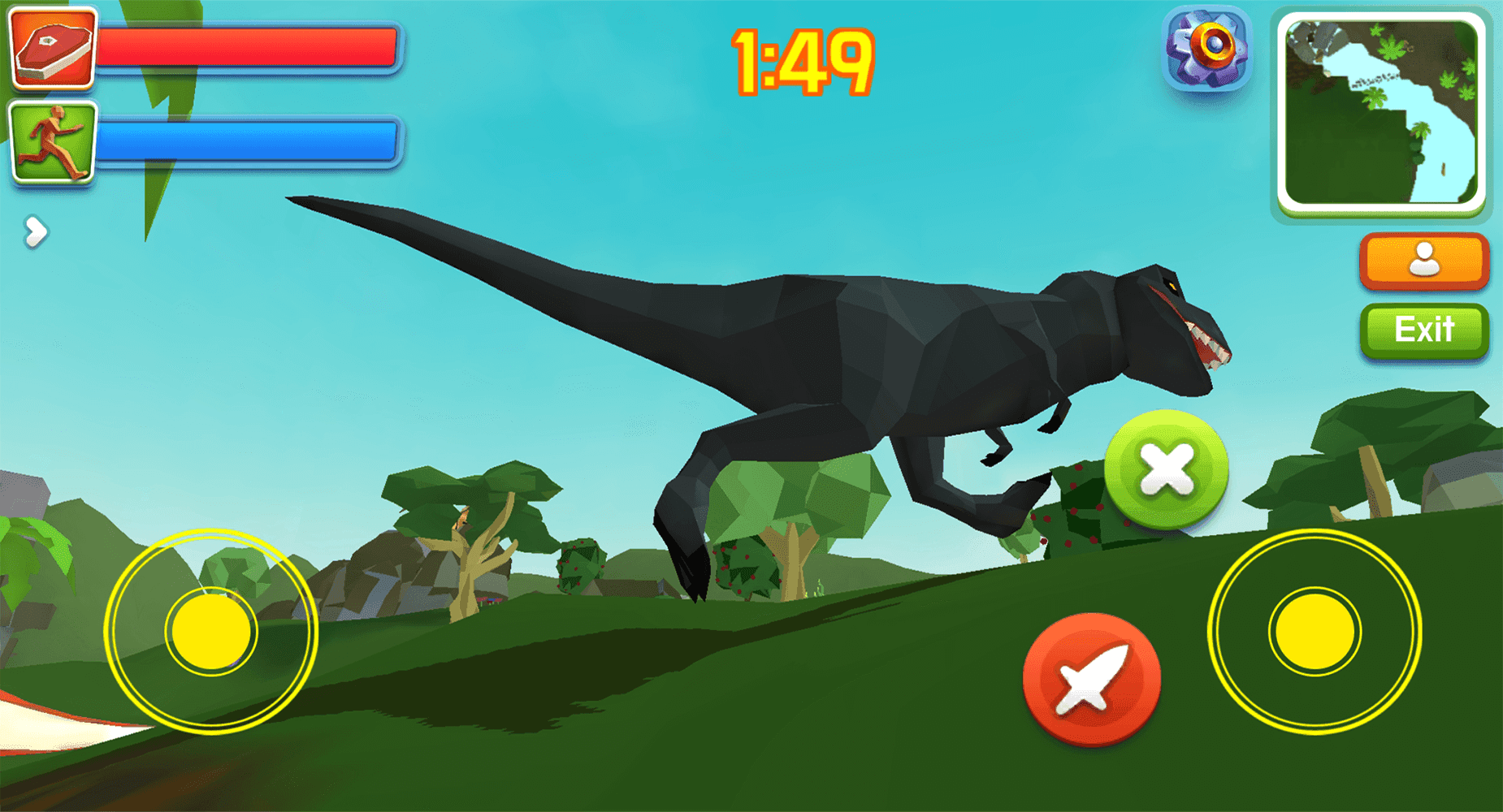The image size is (1503, 812).
Task: Select the Exit menu option
Action: coord(1423,329)
